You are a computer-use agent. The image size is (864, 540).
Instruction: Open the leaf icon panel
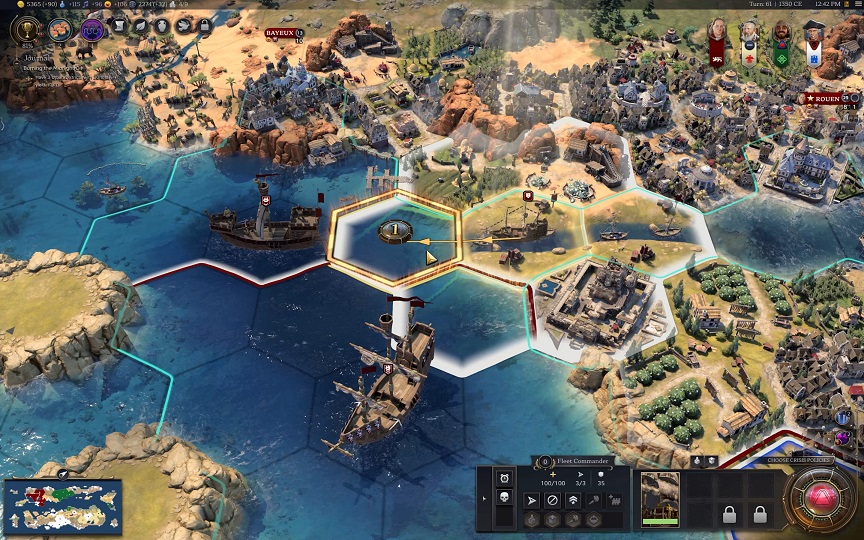pyautogui.click(x=139, y=26)
